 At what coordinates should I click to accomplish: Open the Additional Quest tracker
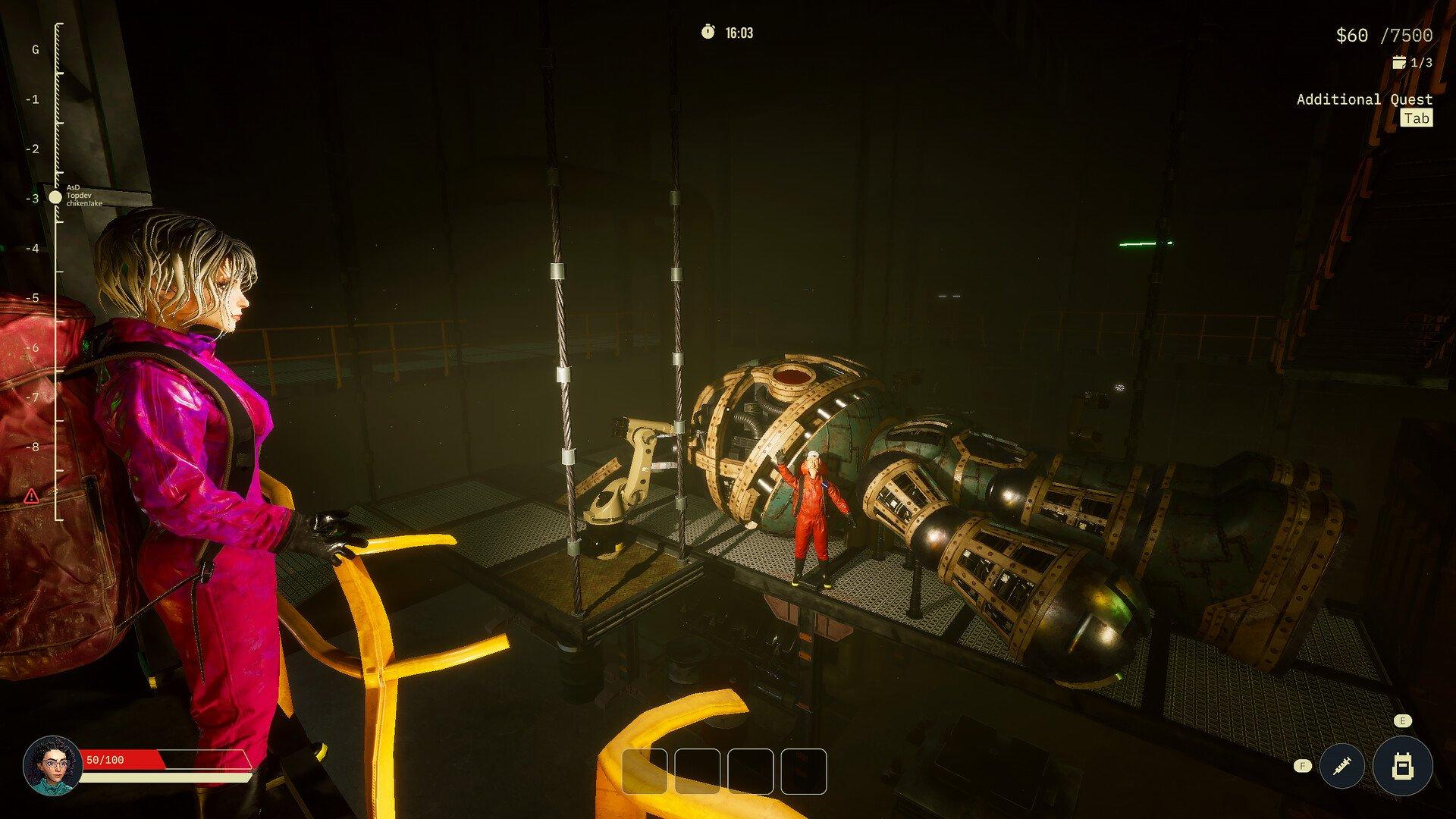pyautogui.click(x=1364, y=99)
